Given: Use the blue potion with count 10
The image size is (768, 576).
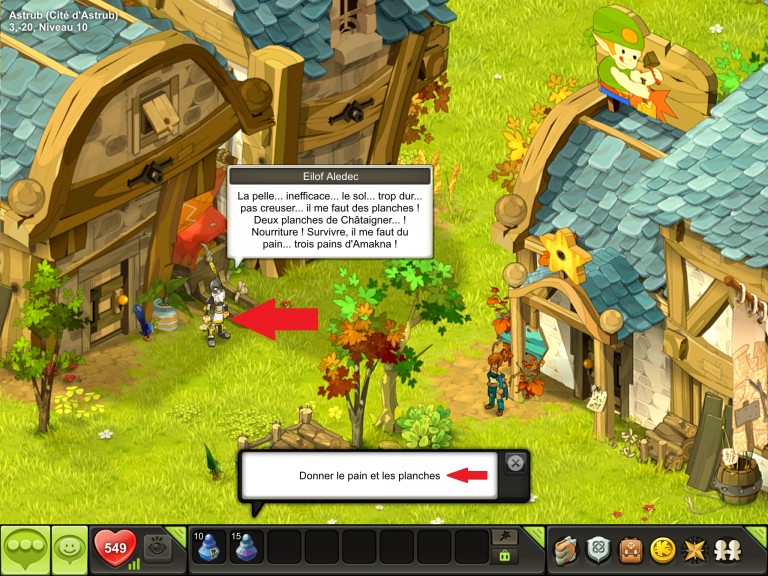Looking at the screenshot, I should pyautogui.click(x=210, y=549).
